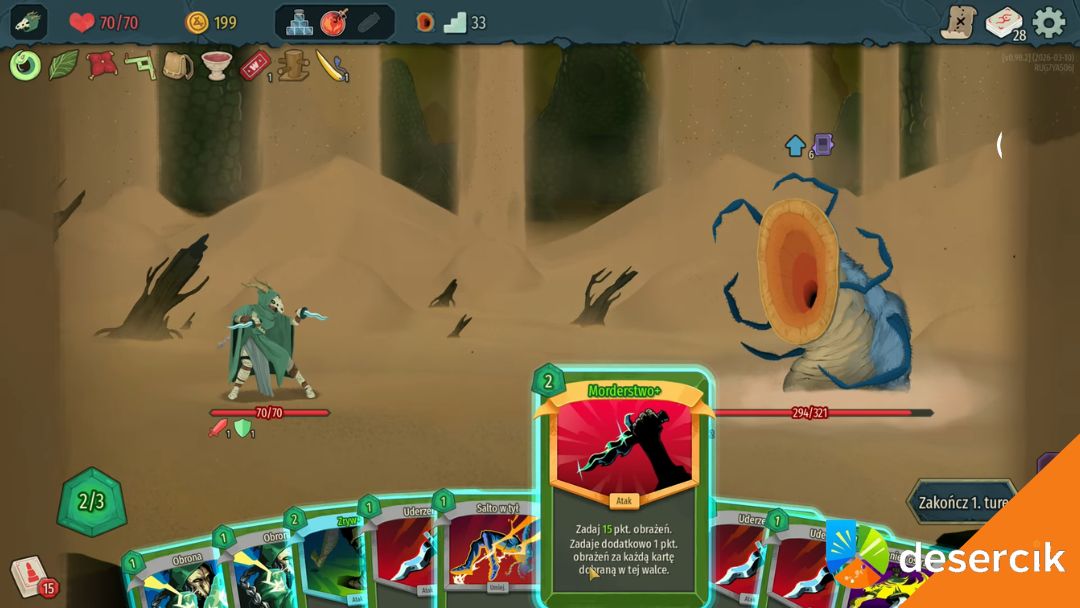This screenshot has width=1080, height=608.
Task: View the full deck of 28 cards
Action: [x=1003, y=22]
